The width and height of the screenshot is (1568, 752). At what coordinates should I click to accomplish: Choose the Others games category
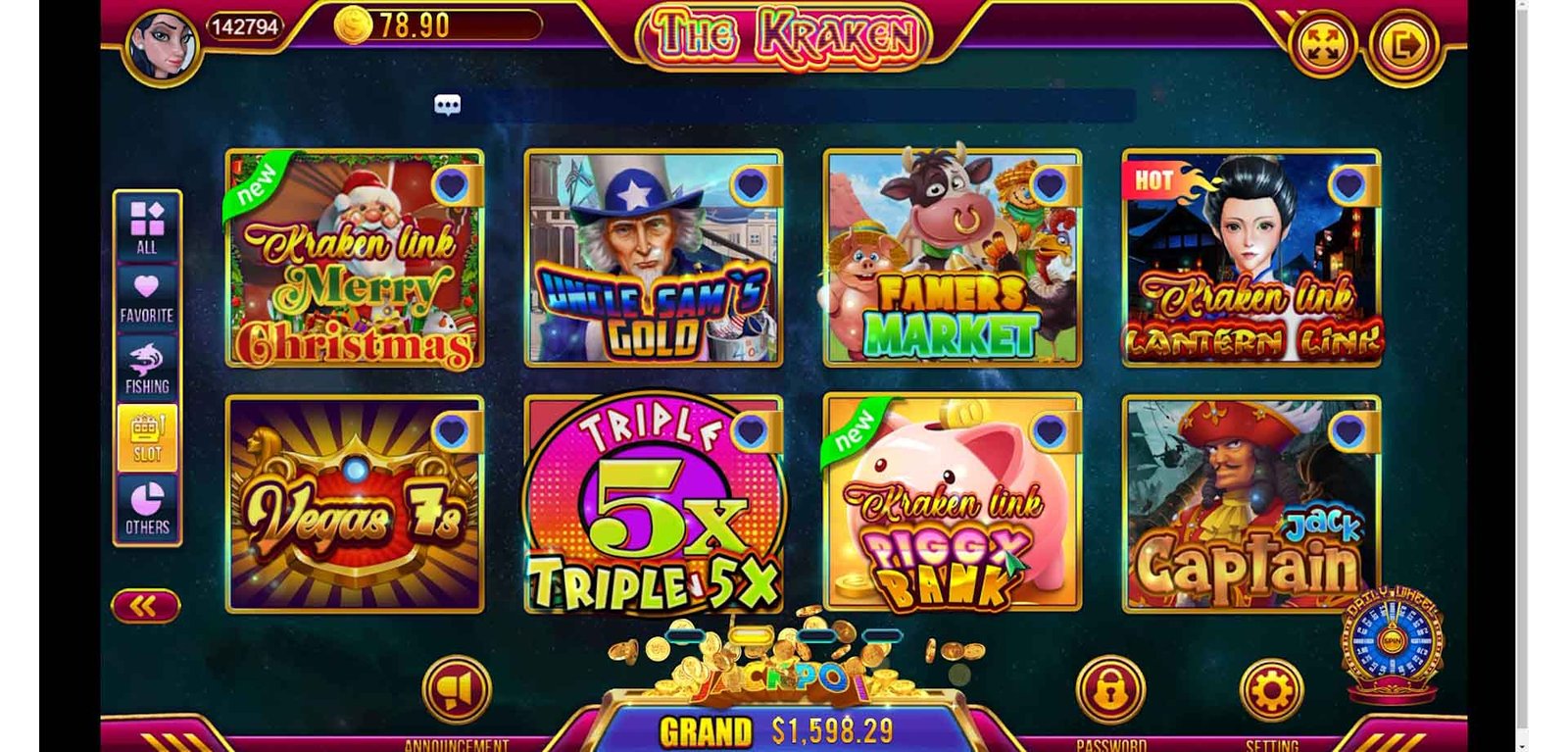[x=147, y=508]
